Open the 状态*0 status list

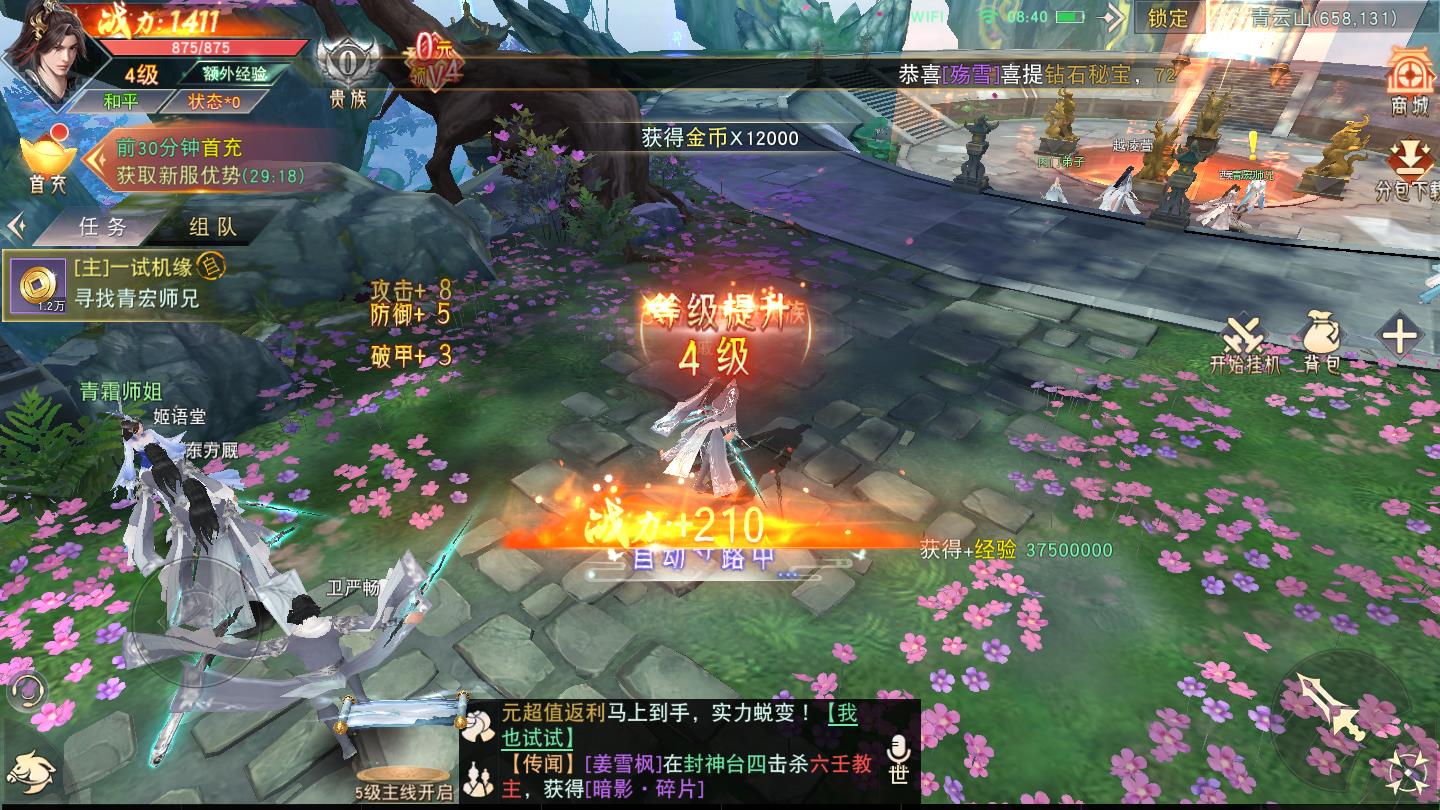(x=214, y=101)
